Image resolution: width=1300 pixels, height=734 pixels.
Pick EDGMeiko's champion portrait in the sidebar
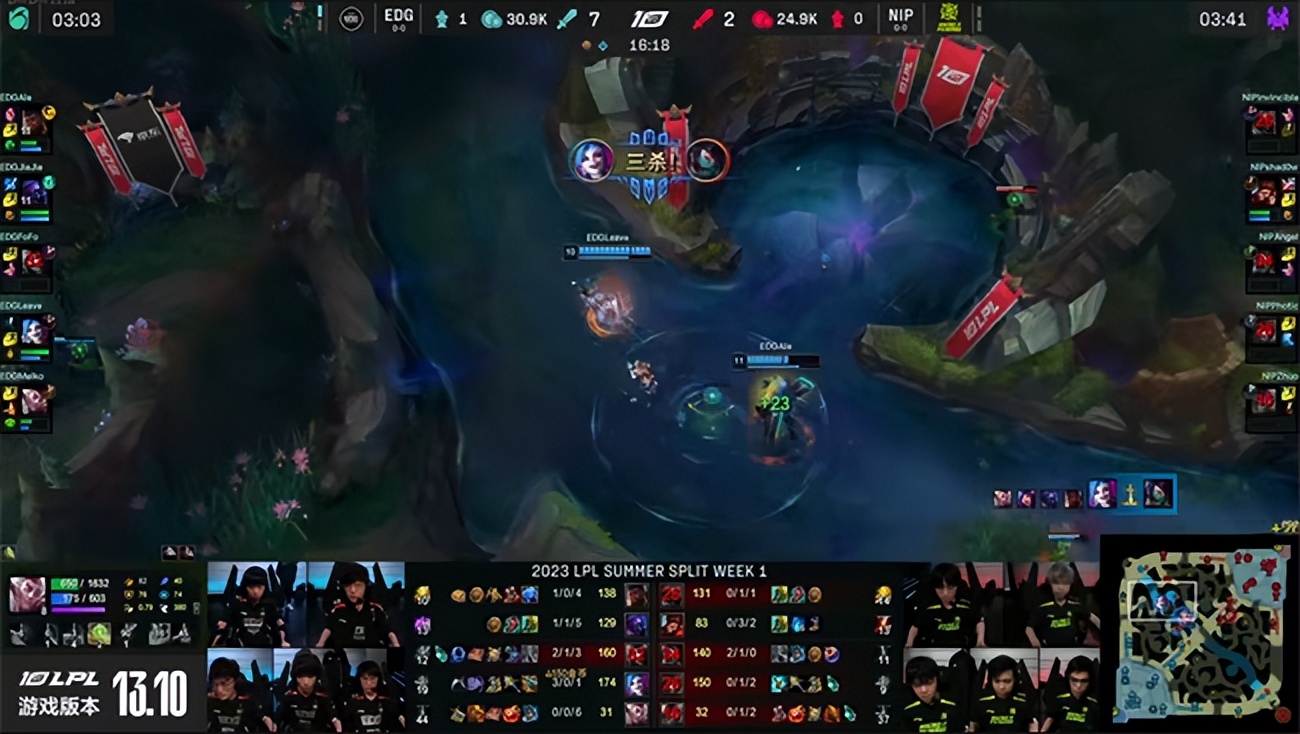(34, 400)
